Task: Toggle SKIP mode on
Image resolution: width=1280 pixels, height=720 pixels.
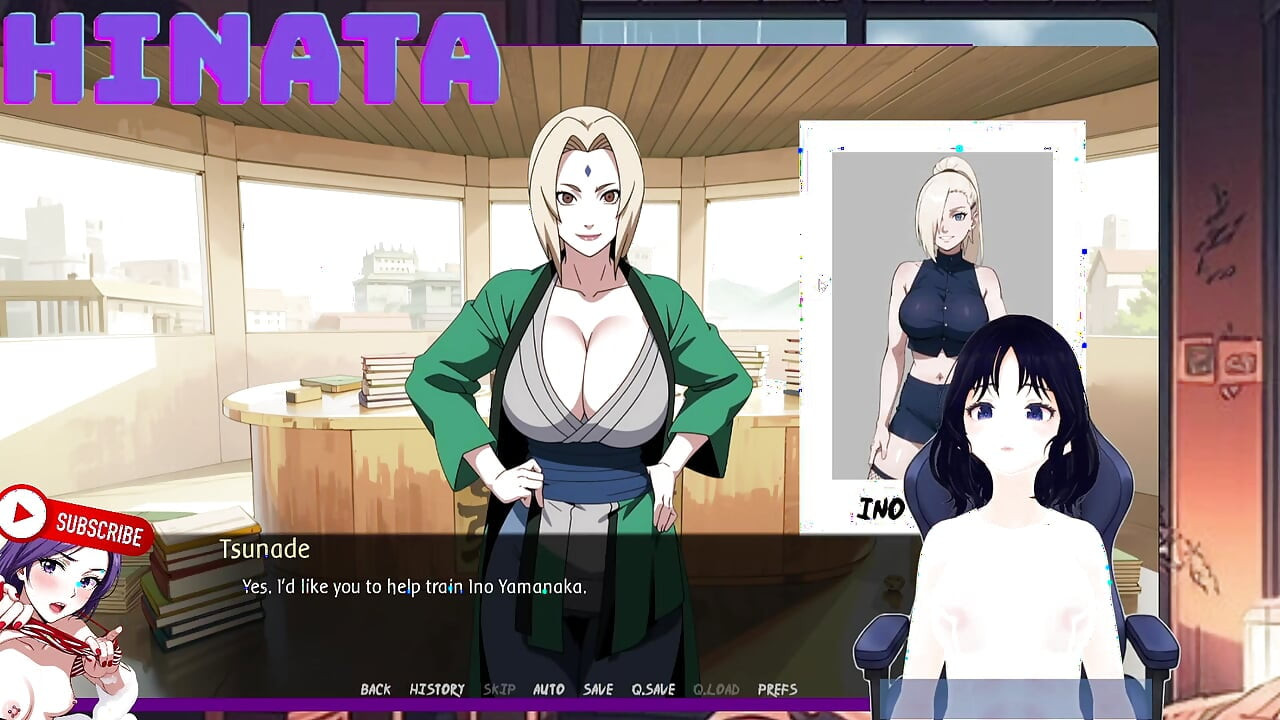Action: tap(500, 689)
